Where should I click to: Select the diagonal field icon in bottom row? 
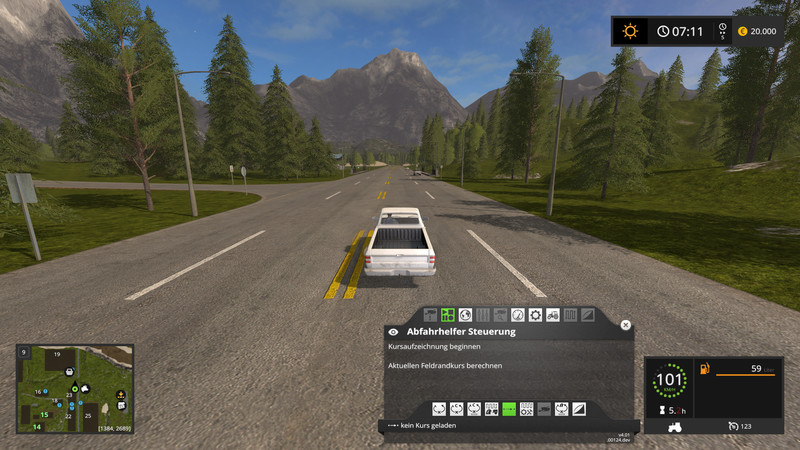click(x=581, y=409)
